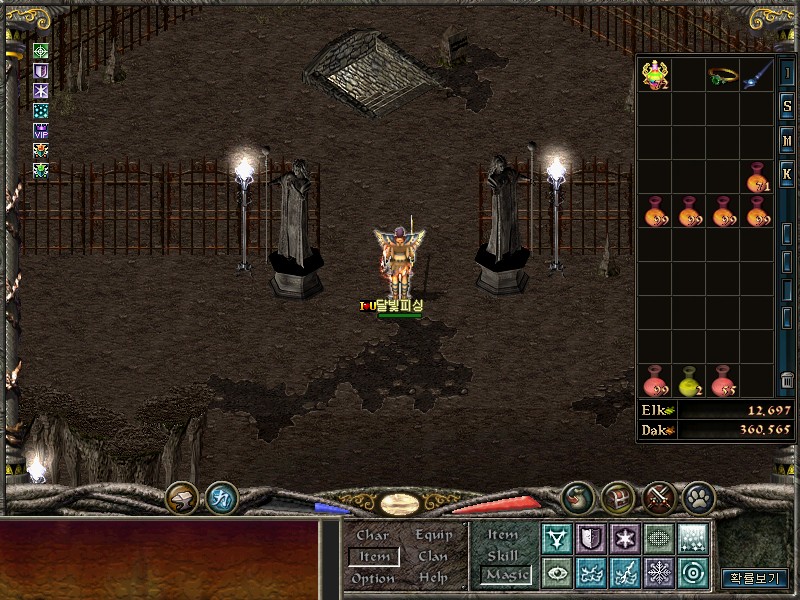Cast the shield spell icon
Viewport: 800px width, 600px height.
tap(591, 539)
